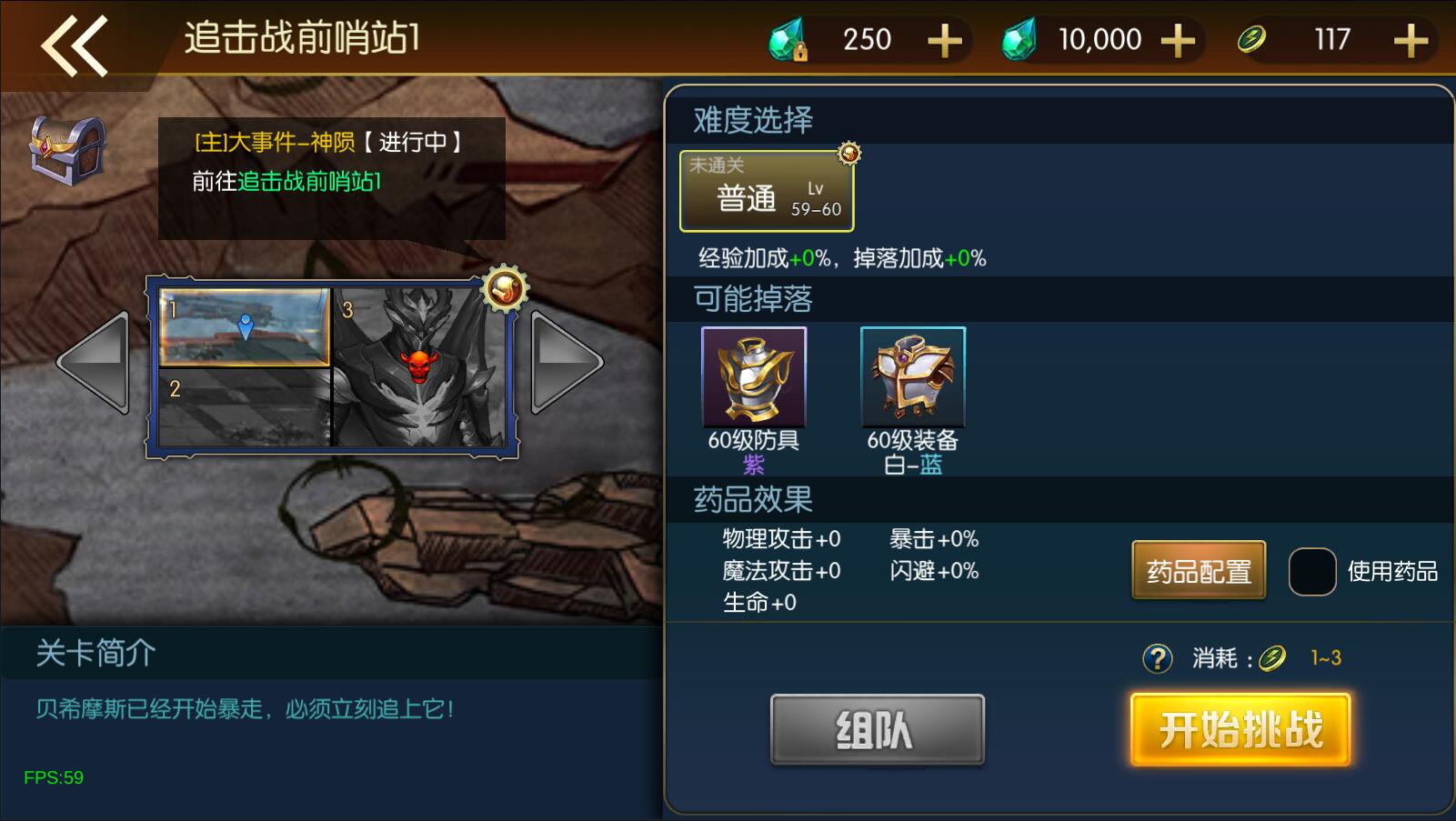Open 药品配置 potion configuration
Screen dimensions: 1456x821
[1199, 571]
